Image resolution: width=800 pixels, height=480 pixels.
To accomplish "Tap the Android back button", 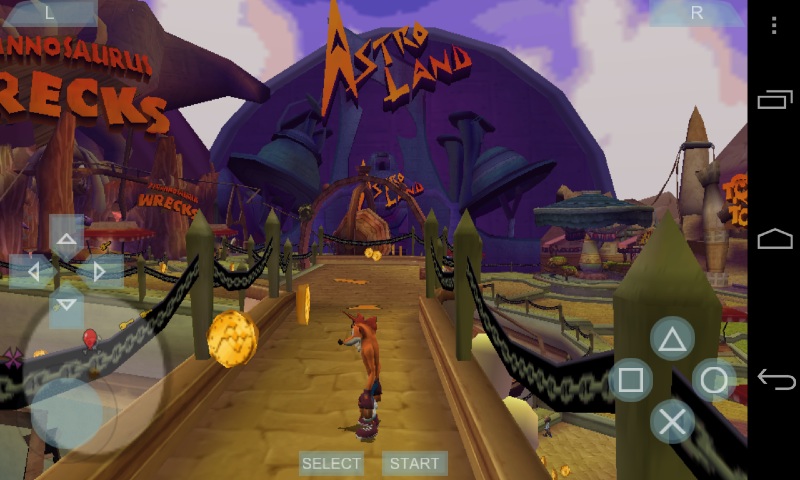I will point(774,379).
